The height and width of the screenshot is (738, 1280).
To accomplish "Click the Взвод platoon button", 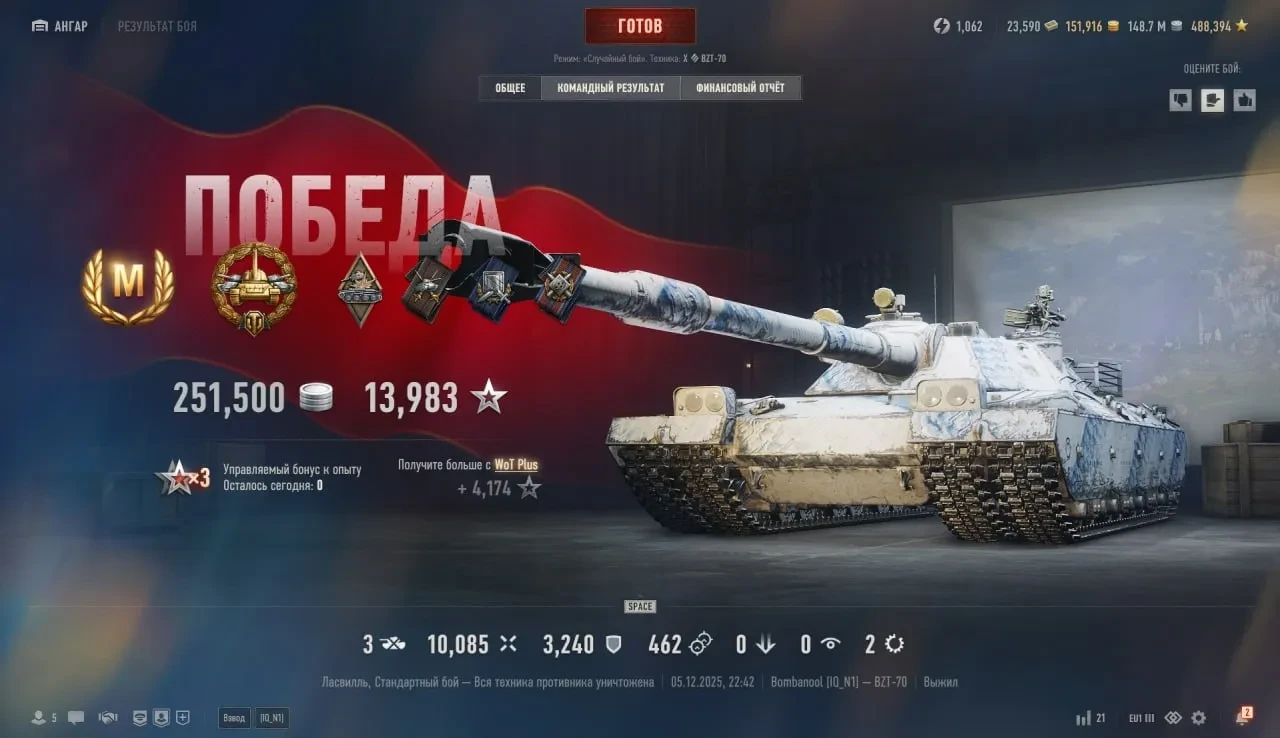I will click(x=235, y=718).
